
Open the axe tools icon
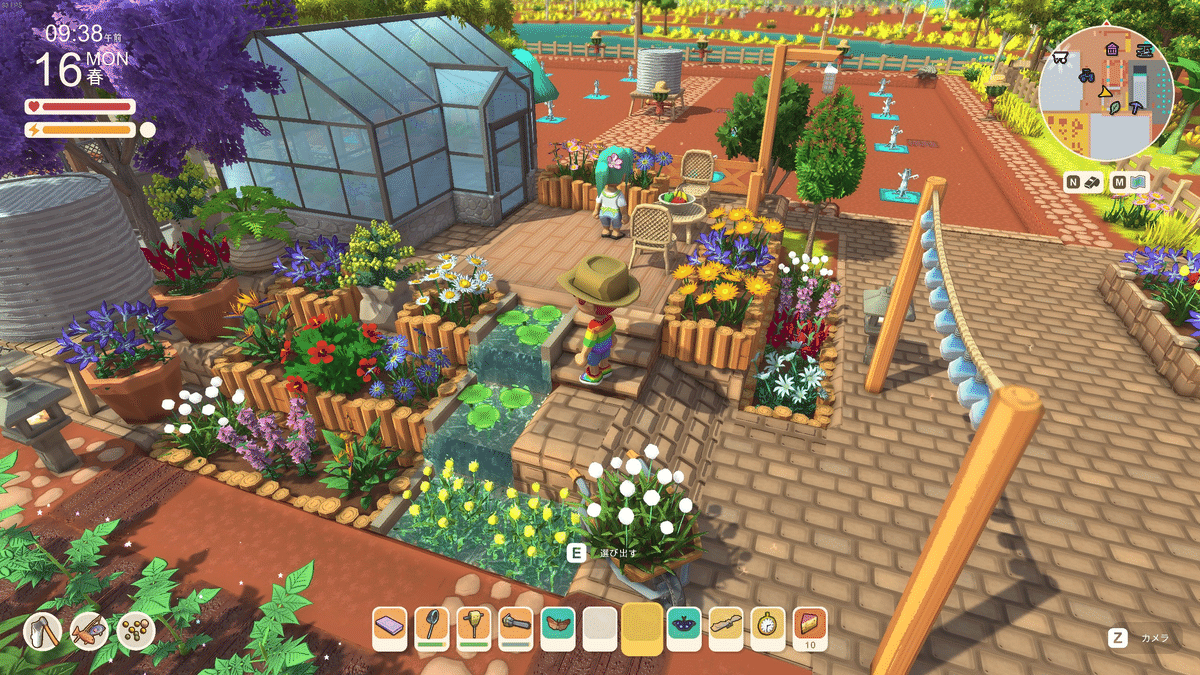tap(42, 630)
